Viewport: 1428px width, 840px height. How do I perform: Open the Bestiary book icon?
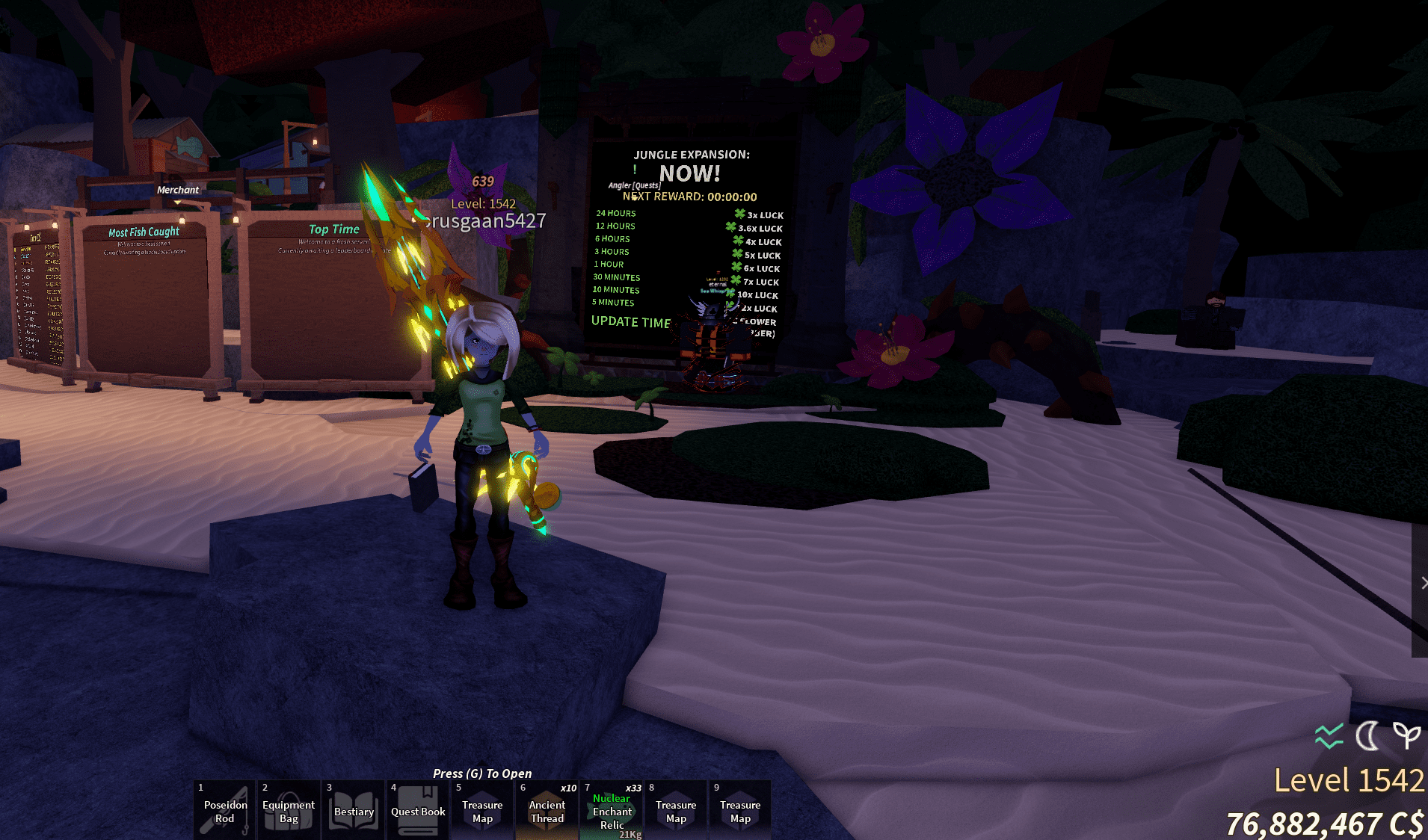[353, 810]
